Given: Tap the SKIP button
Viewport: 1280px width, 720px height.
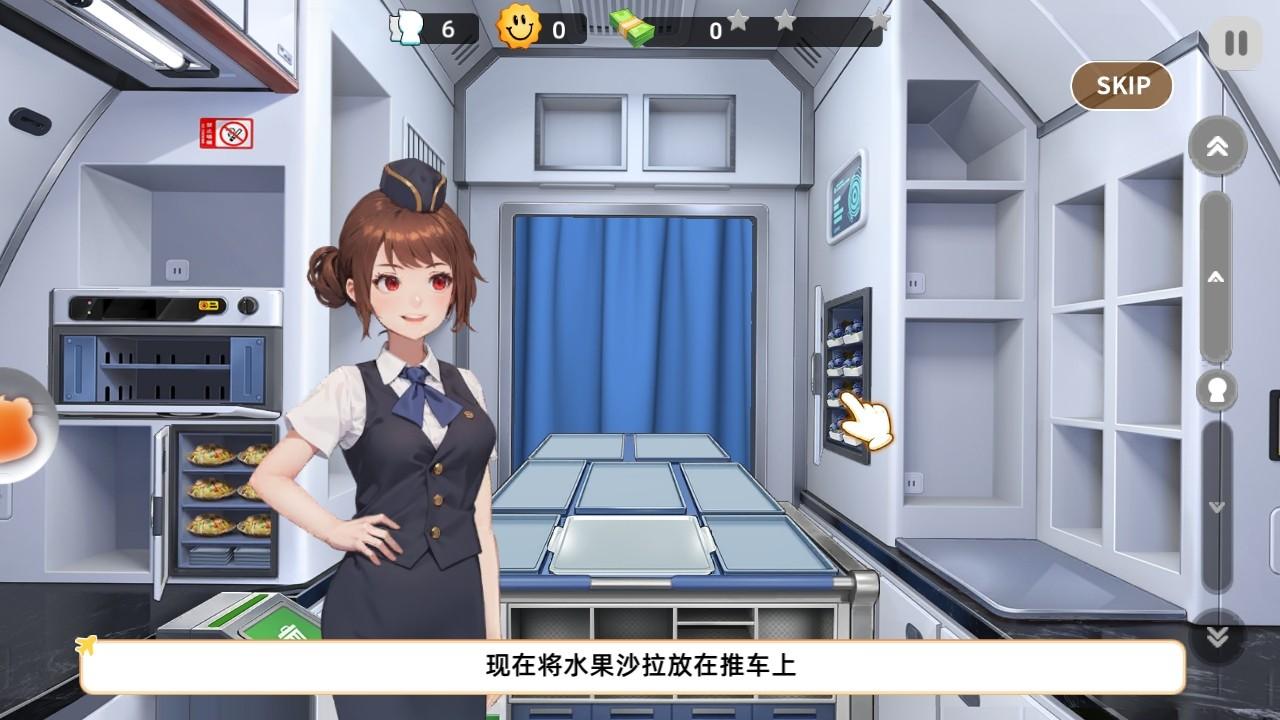Looking at the screenshot, I should pos(1121,86).
